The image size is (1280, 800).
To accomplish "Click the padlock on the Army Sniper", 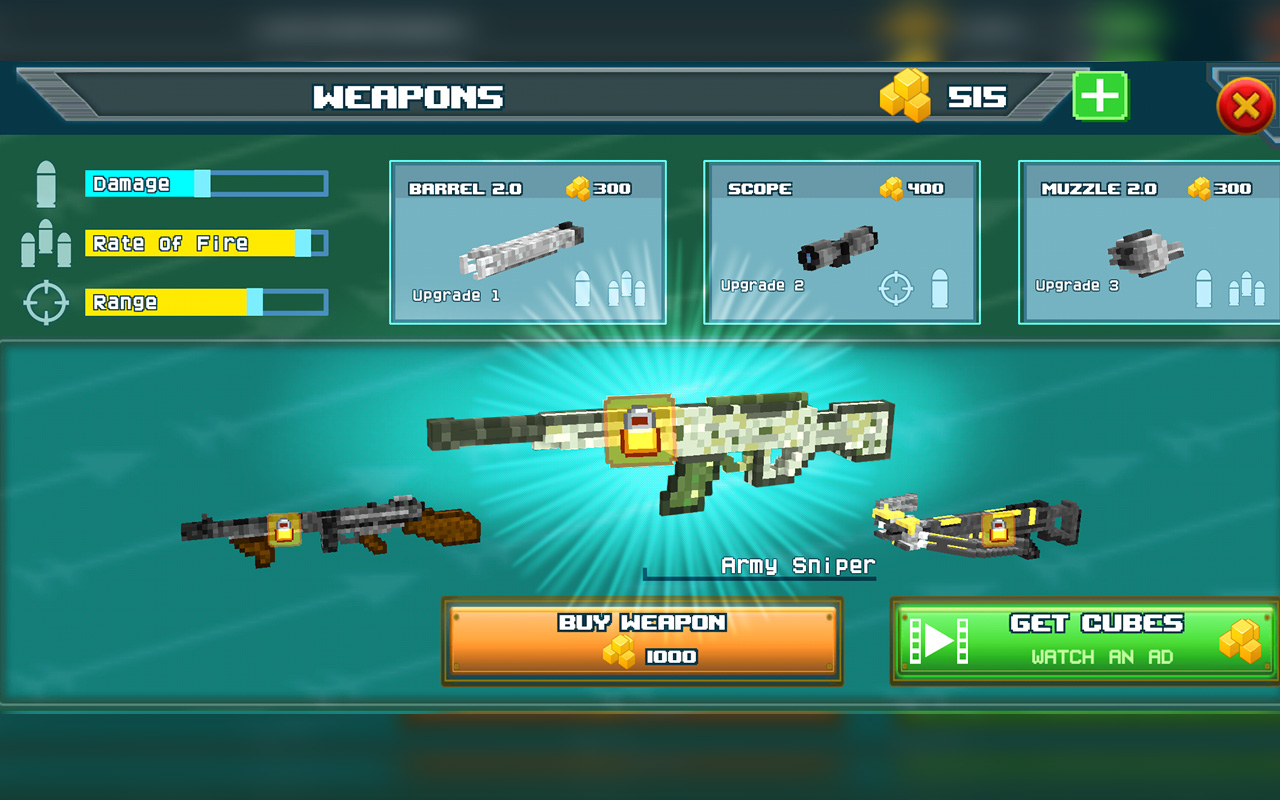I will tap(640, 432).
